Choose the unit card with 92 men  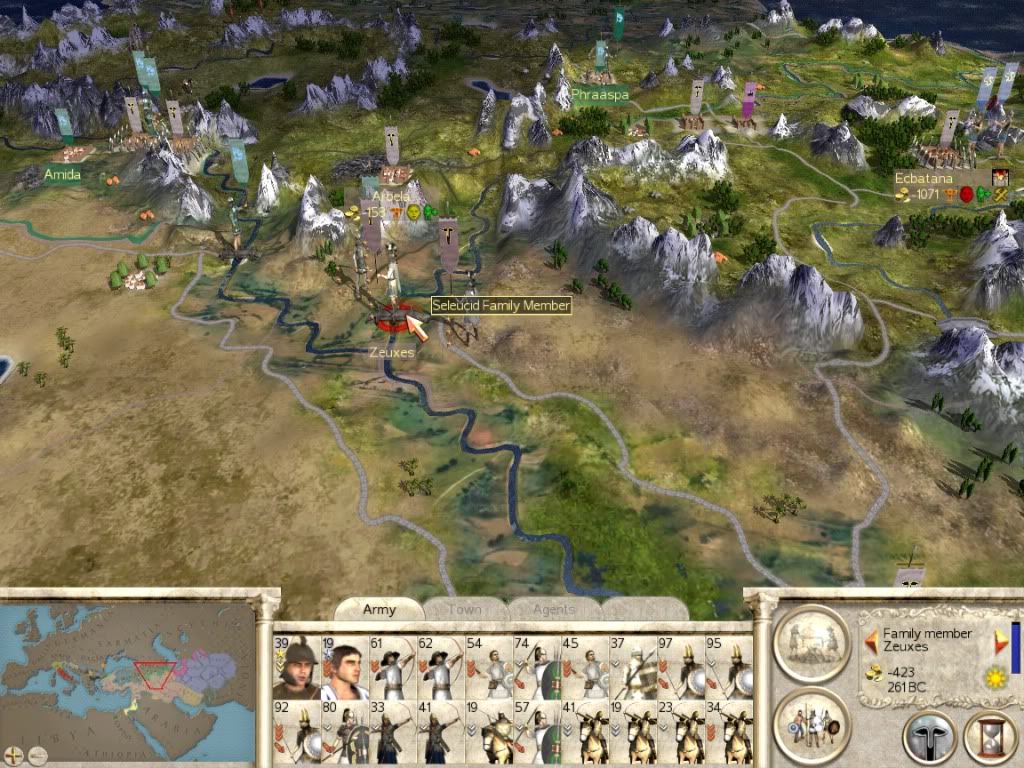[x=296, y=734]
